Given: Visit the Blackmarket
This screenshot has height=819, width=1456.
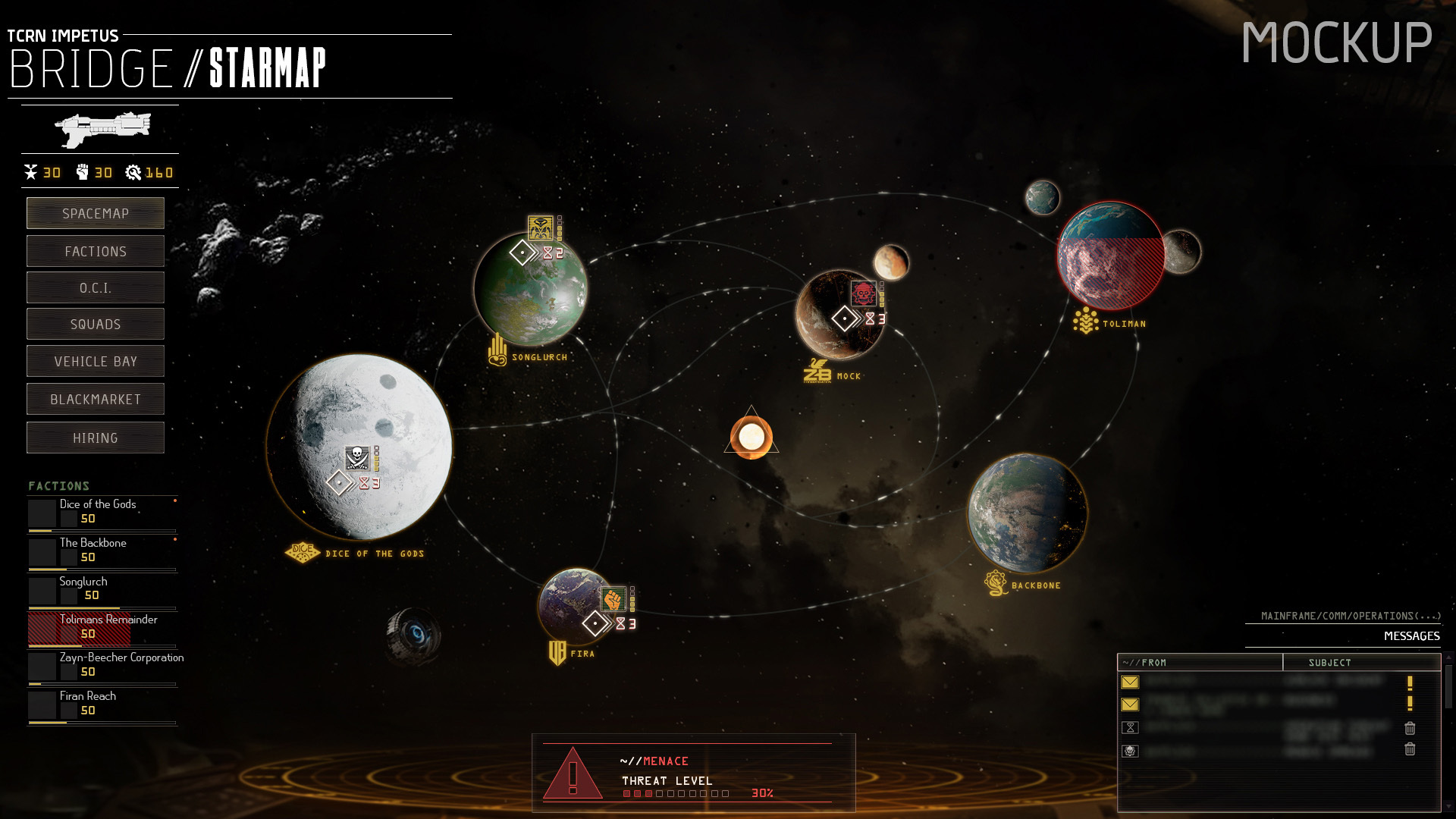Looking at the screenshot, I should [96, 400].
